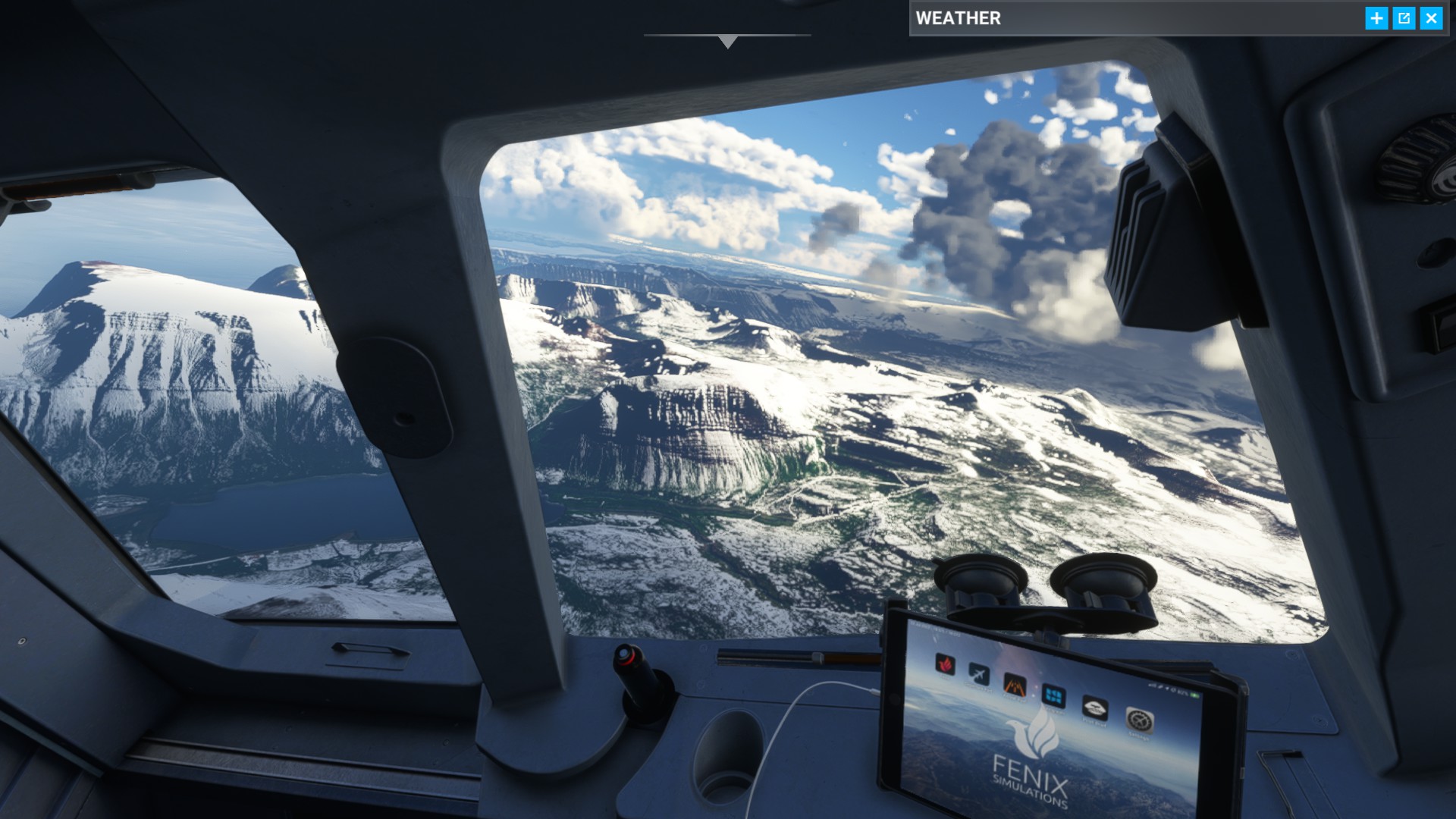Click the plus icon on the Weather panel
The image size is (1456, 819).
tap(1377, 18)
